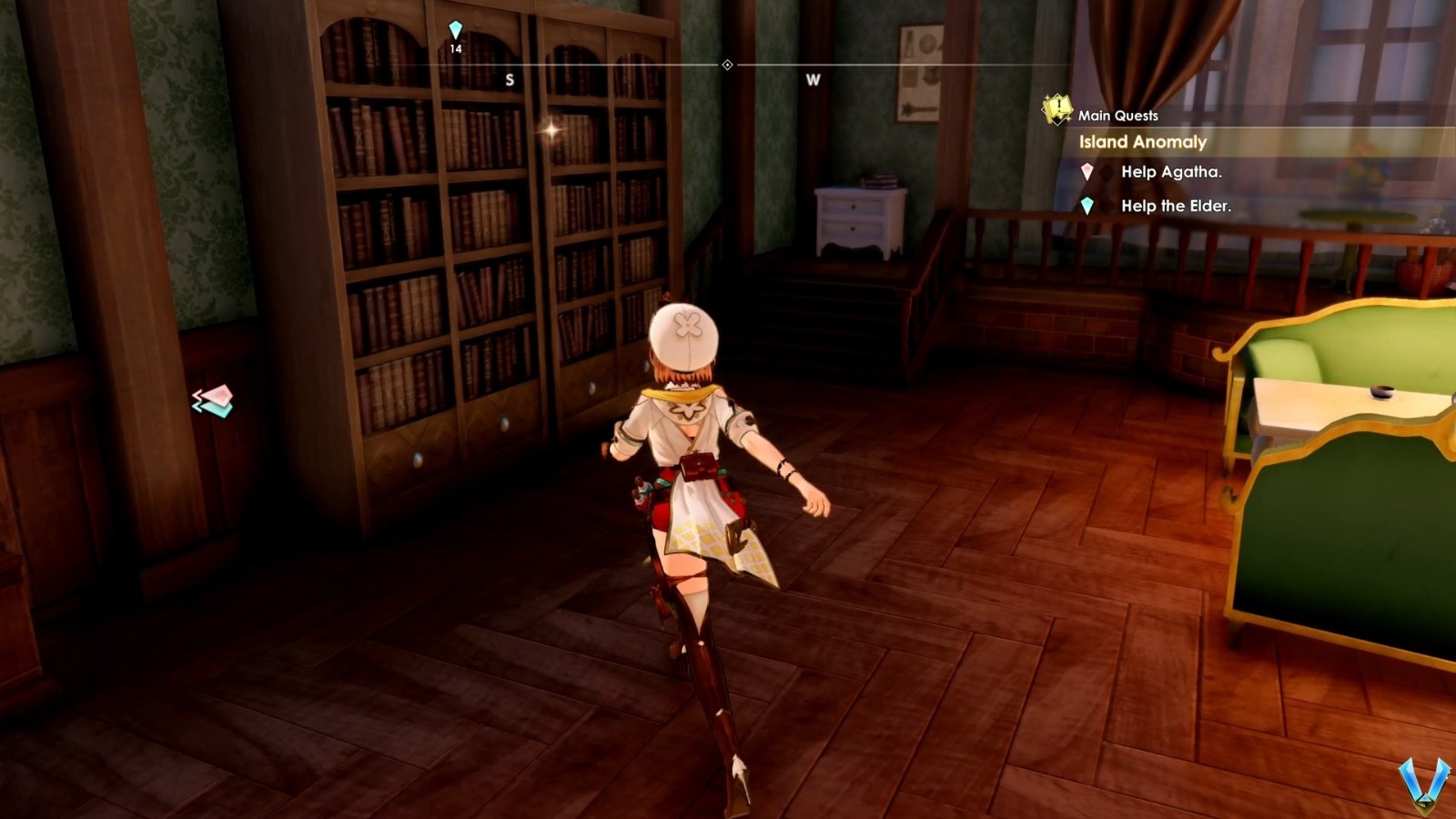Open the Island Anomaly quest title

coord(1140,143)
